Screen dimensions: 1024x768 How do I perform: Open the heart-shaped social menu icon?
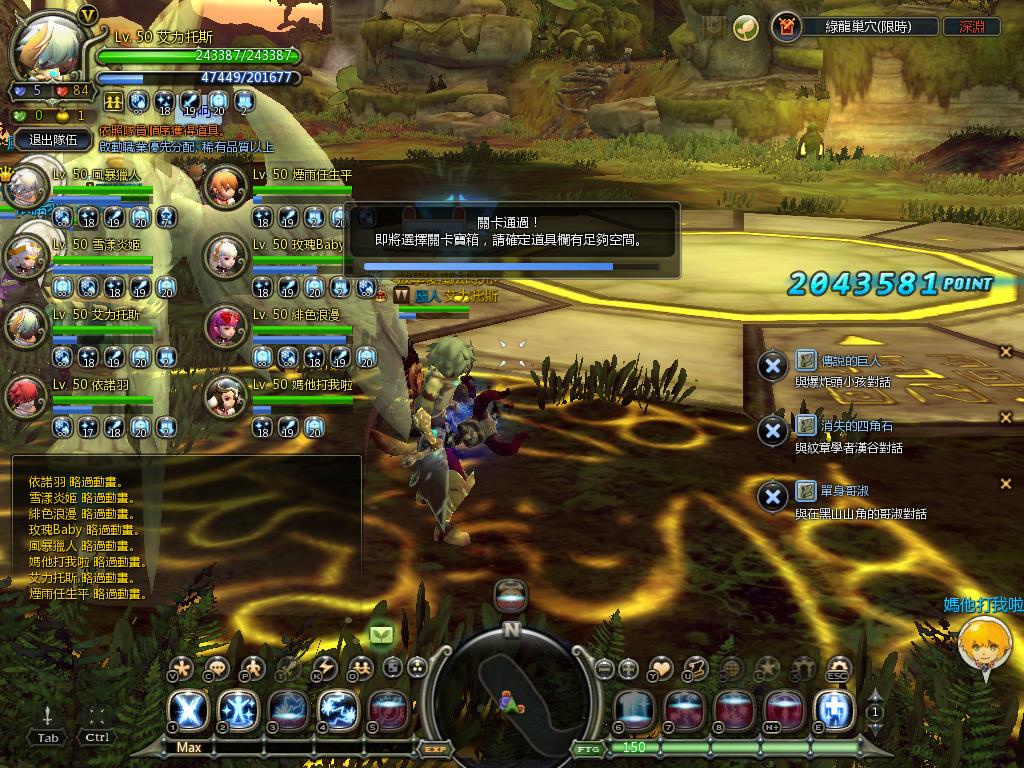660,667
